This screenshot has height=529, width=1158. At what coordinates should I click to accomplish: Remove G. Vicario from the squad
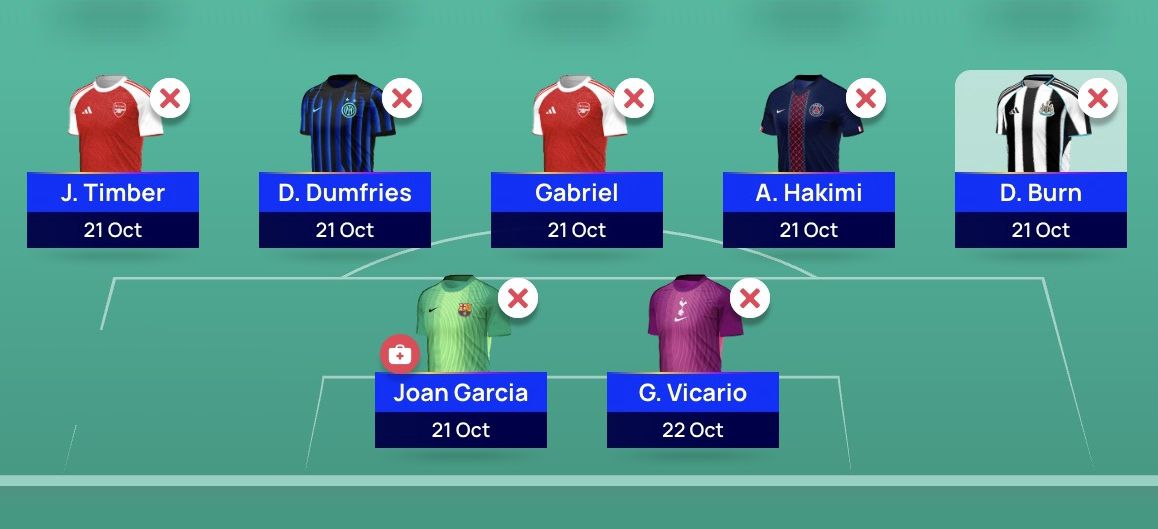[x=750, y=298]
